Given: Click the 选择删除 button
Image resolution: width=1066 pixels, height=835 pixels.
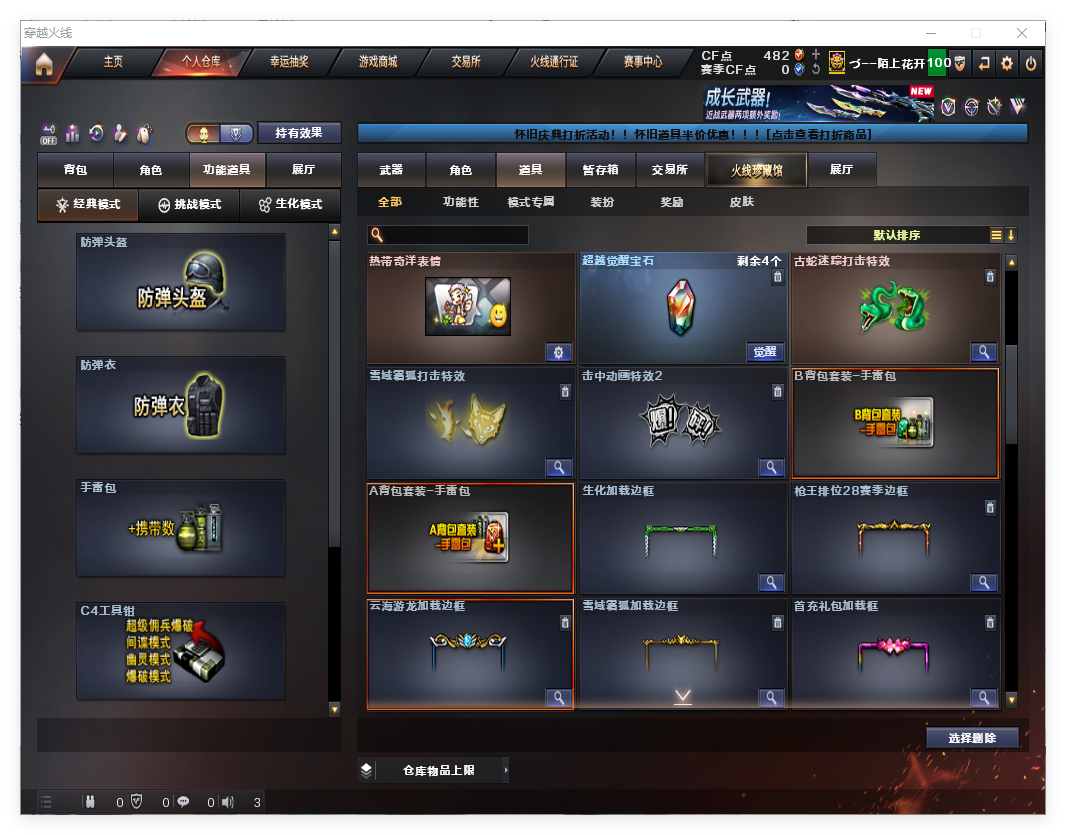Looking at the screenshot, I should click(972, 738).
